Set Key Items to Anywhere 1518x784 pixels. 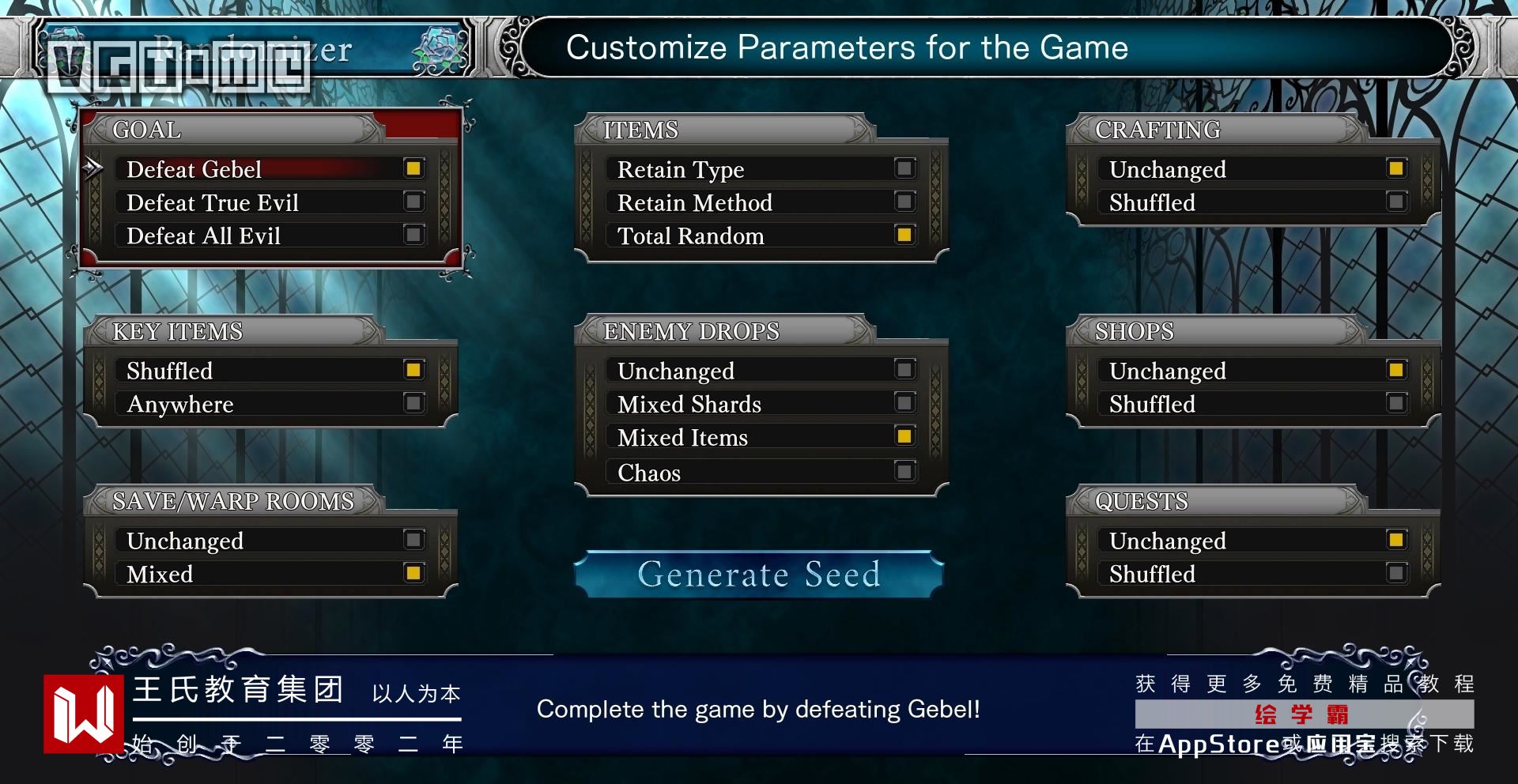(270, 404)
